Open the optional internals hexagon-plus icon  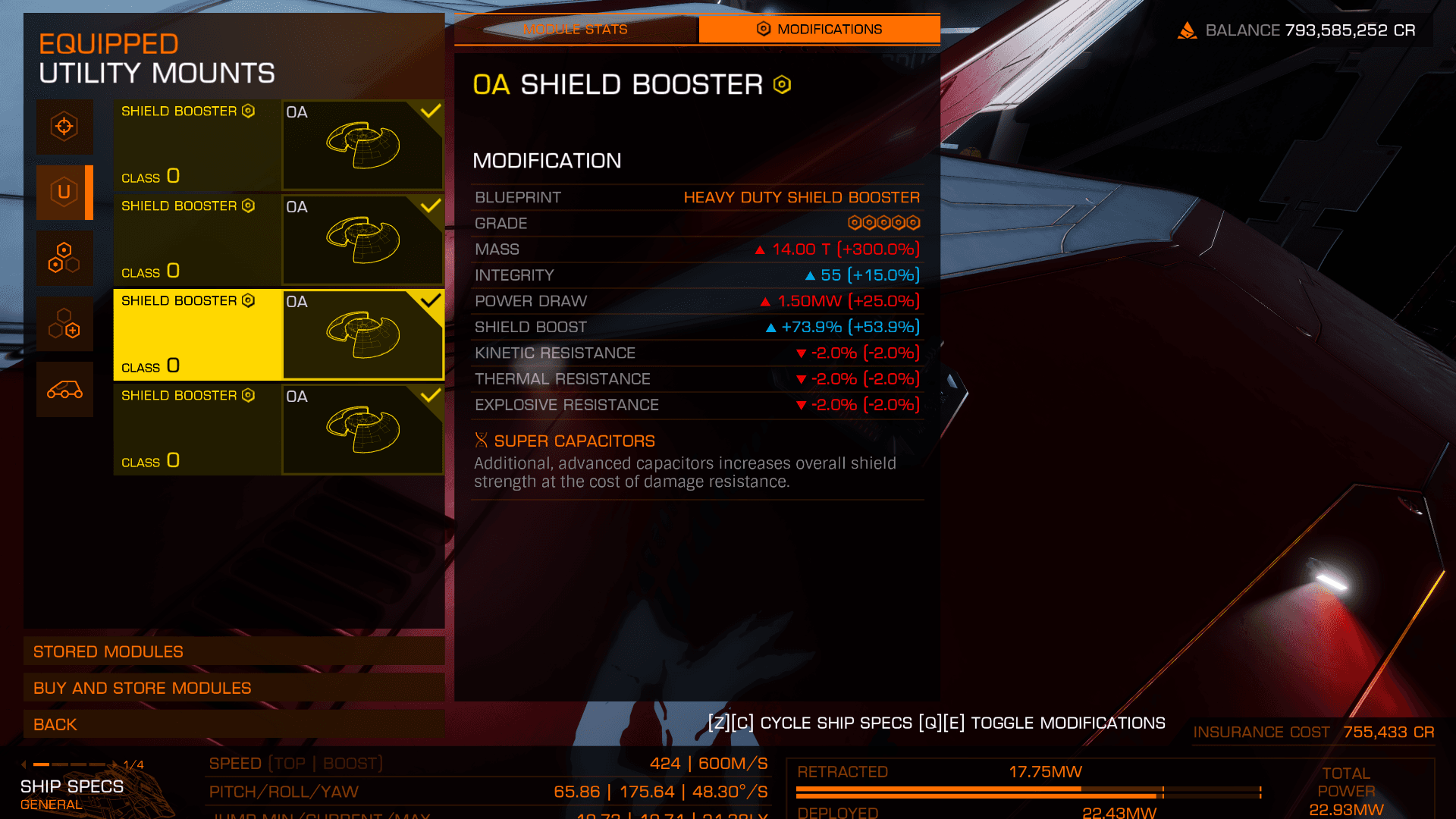click(x=64, y=324)
